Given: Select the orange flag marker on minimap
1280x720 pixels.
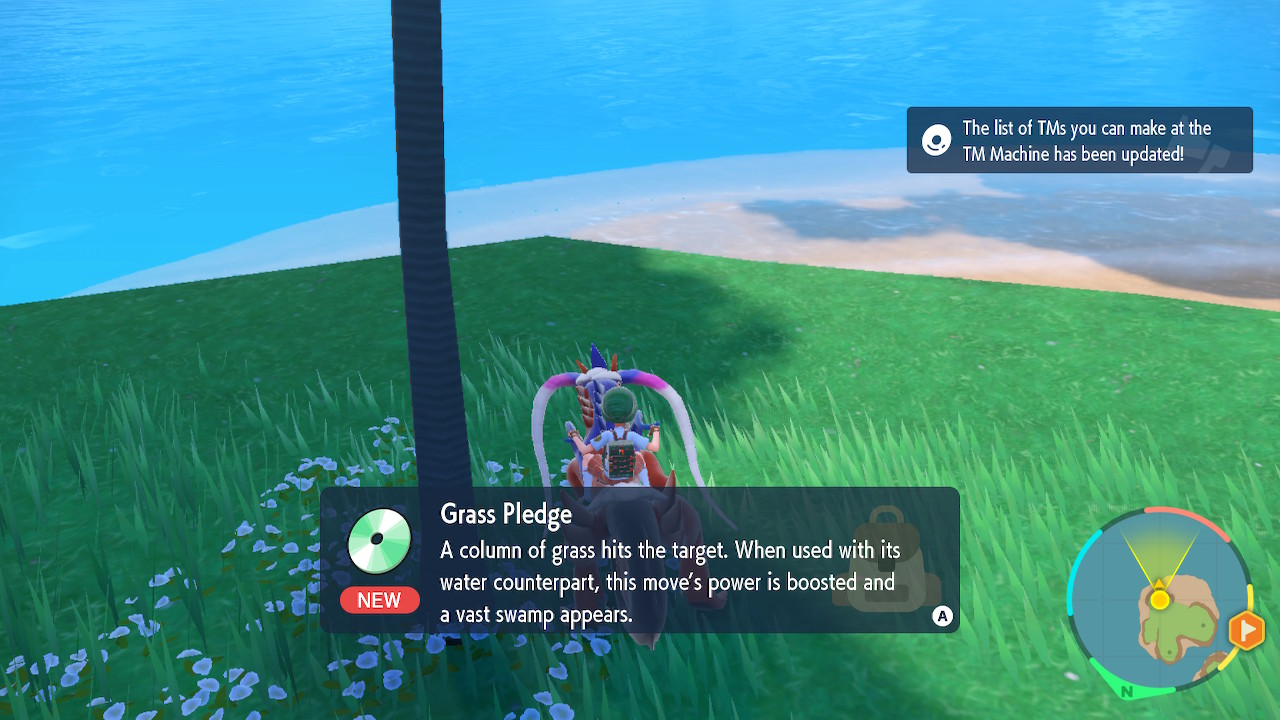Looking at the screenshot, I should 1246,630.
